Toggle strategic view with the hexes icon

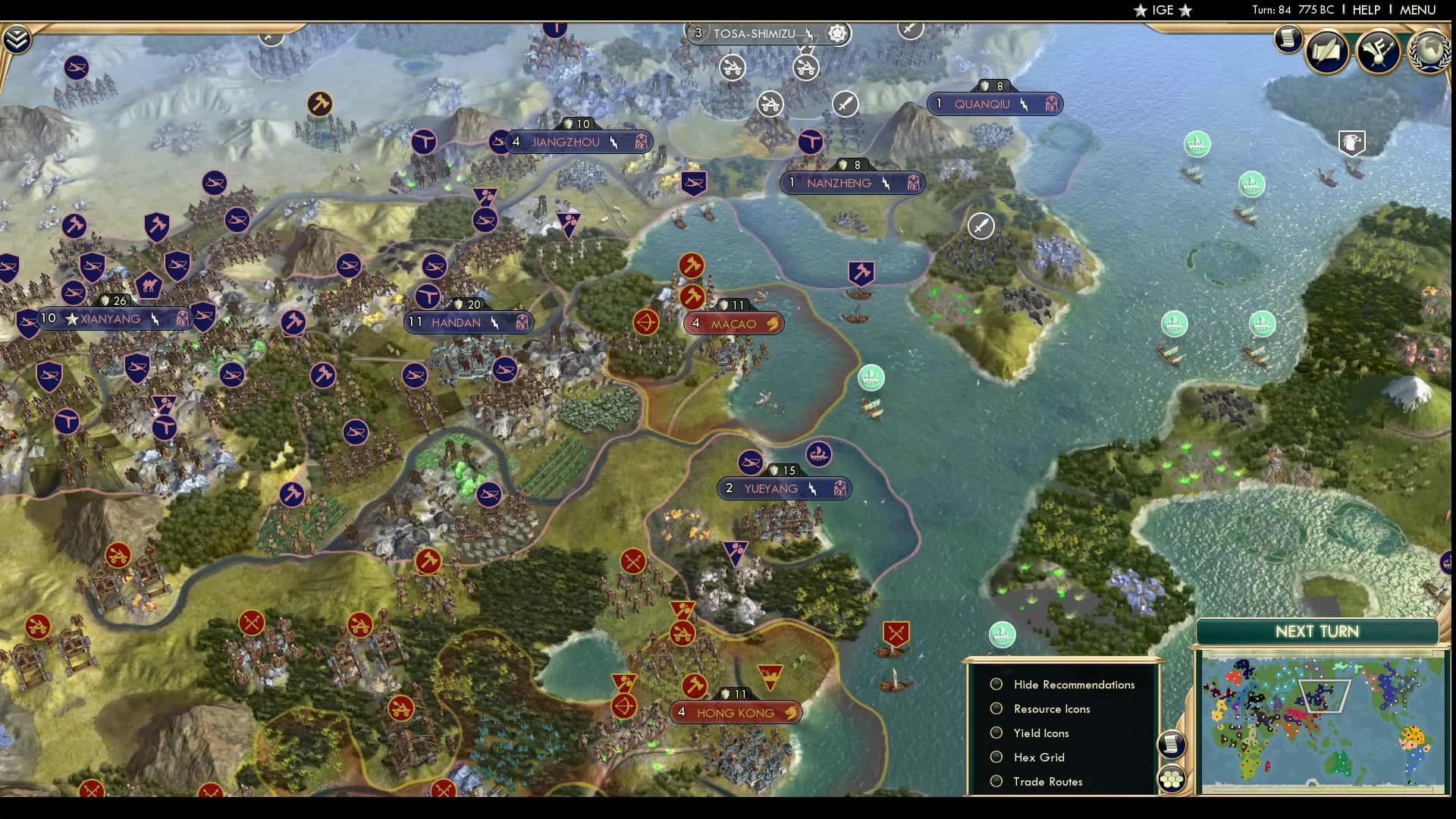click(x=1172, y=777)
